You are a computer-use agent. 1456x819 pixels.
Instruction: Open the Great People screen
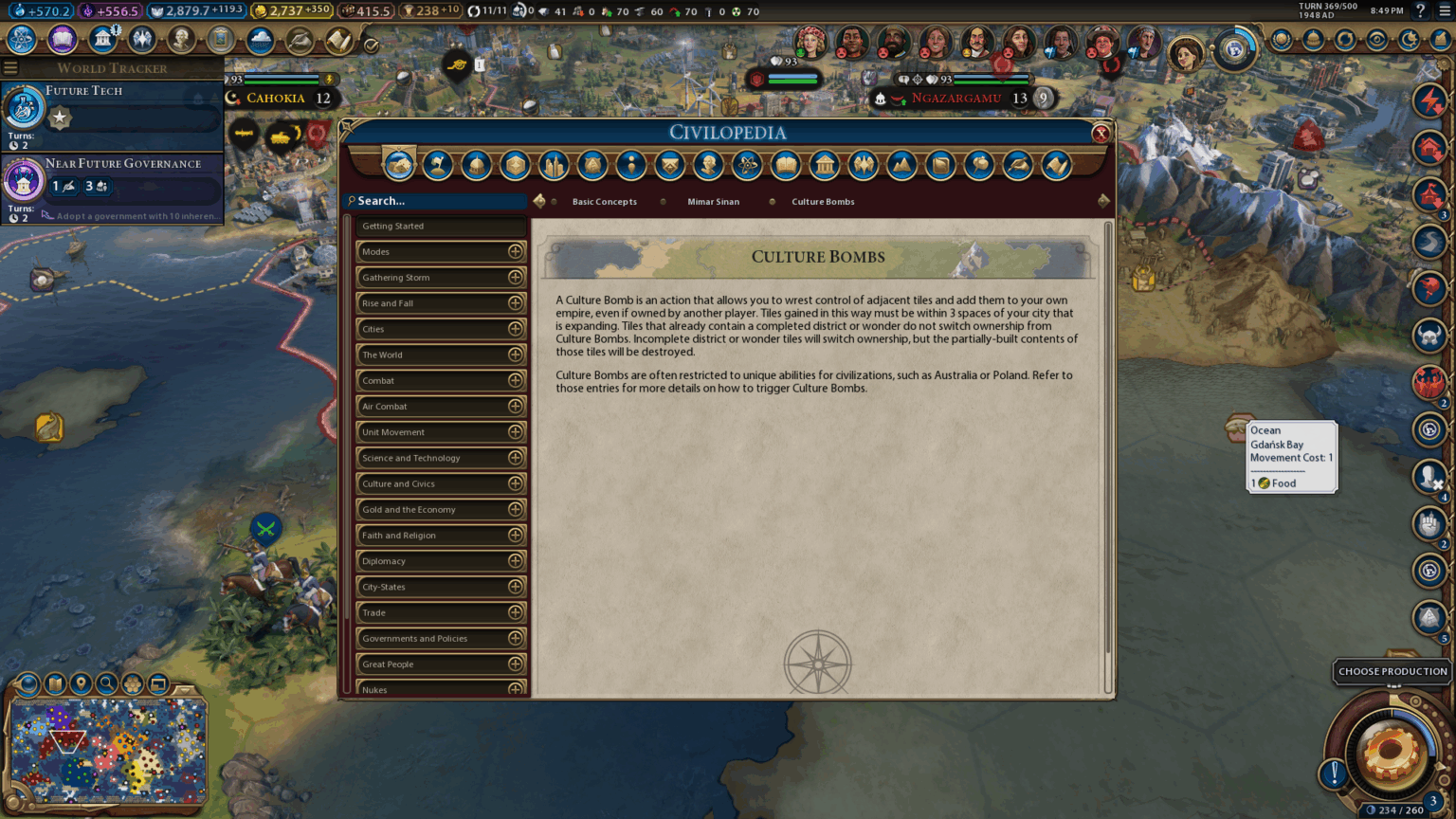[x=180, y=41]
